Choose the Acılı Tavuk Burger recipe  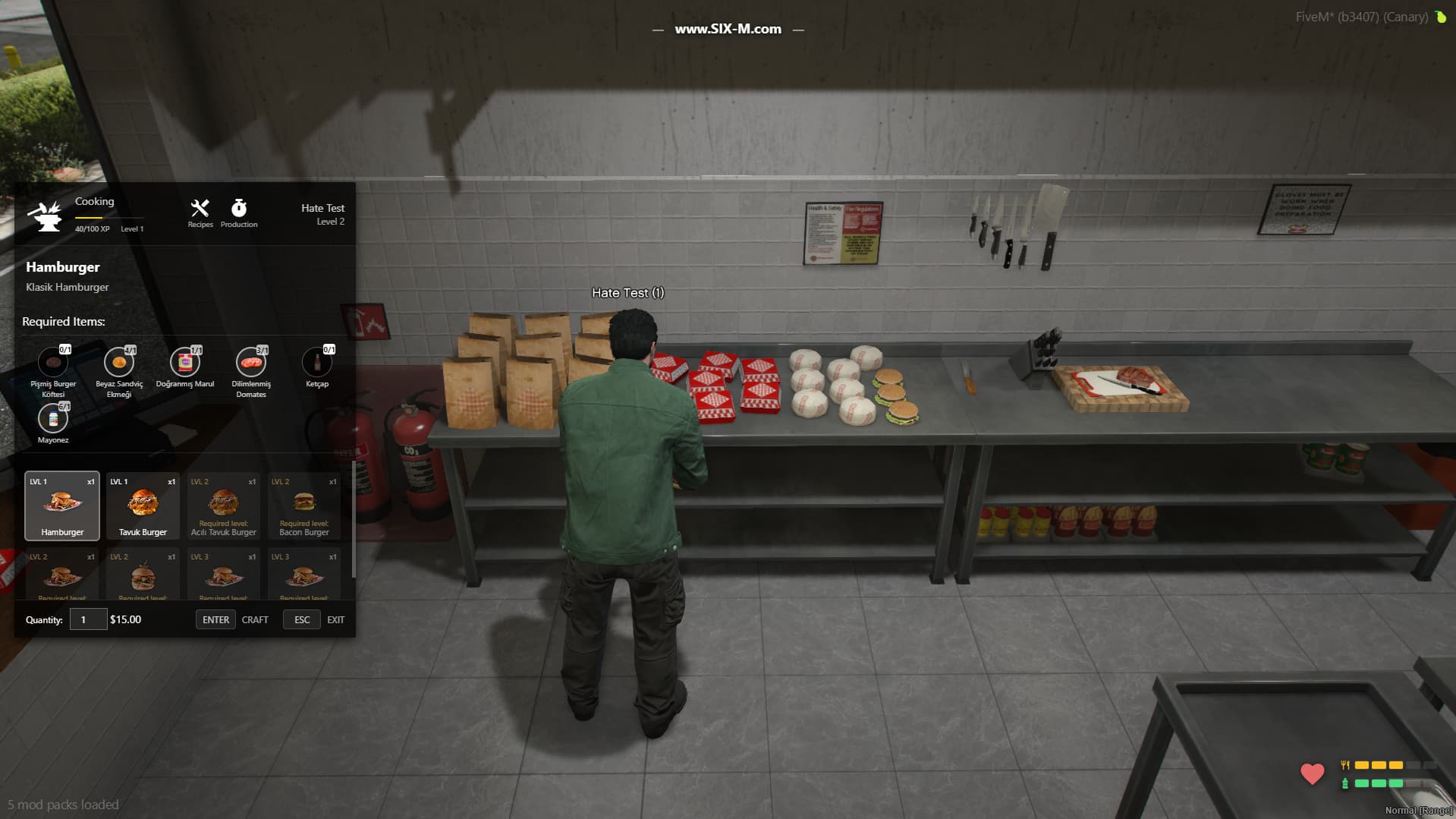(223, 505)
